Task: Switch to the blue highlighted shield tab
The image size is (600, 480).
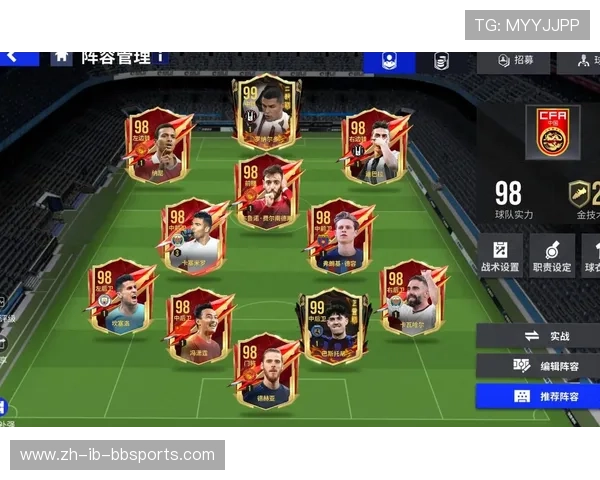Action: pyautogui.click(x=389, y=60)
